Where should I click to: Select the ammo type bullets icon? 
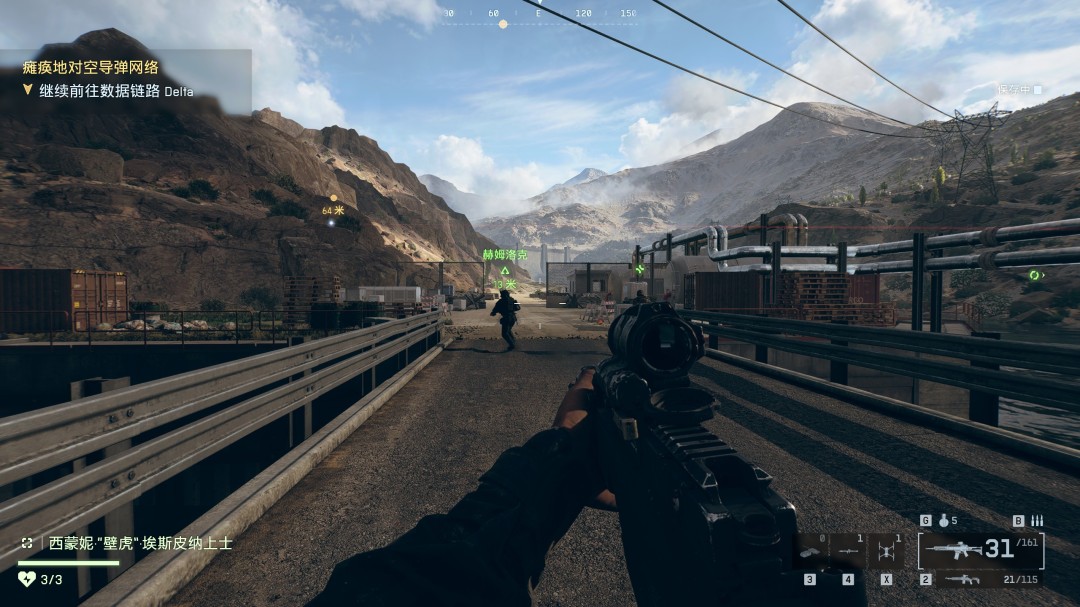[1036, 520]
